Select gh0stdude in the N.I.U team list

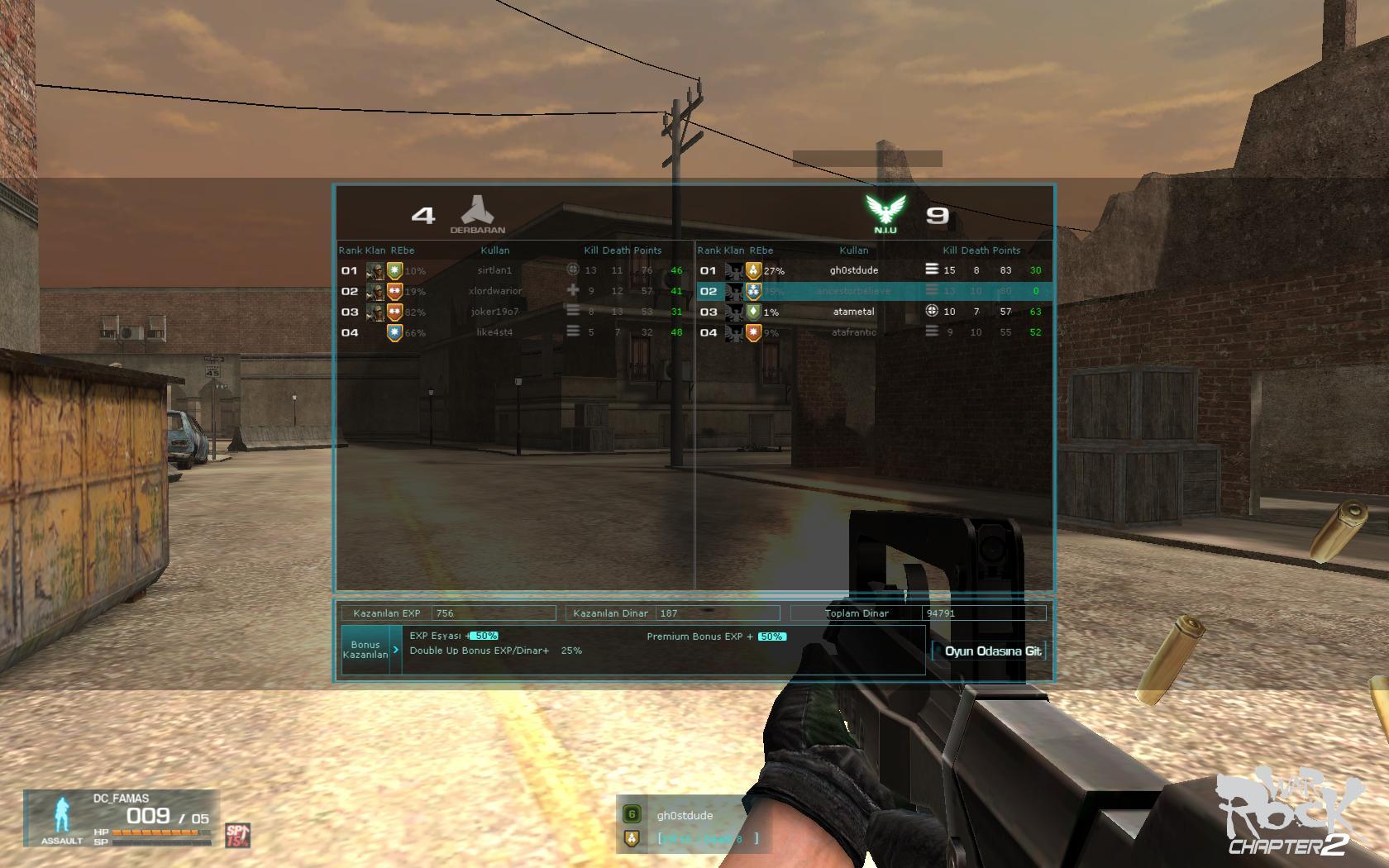[853, 270]
